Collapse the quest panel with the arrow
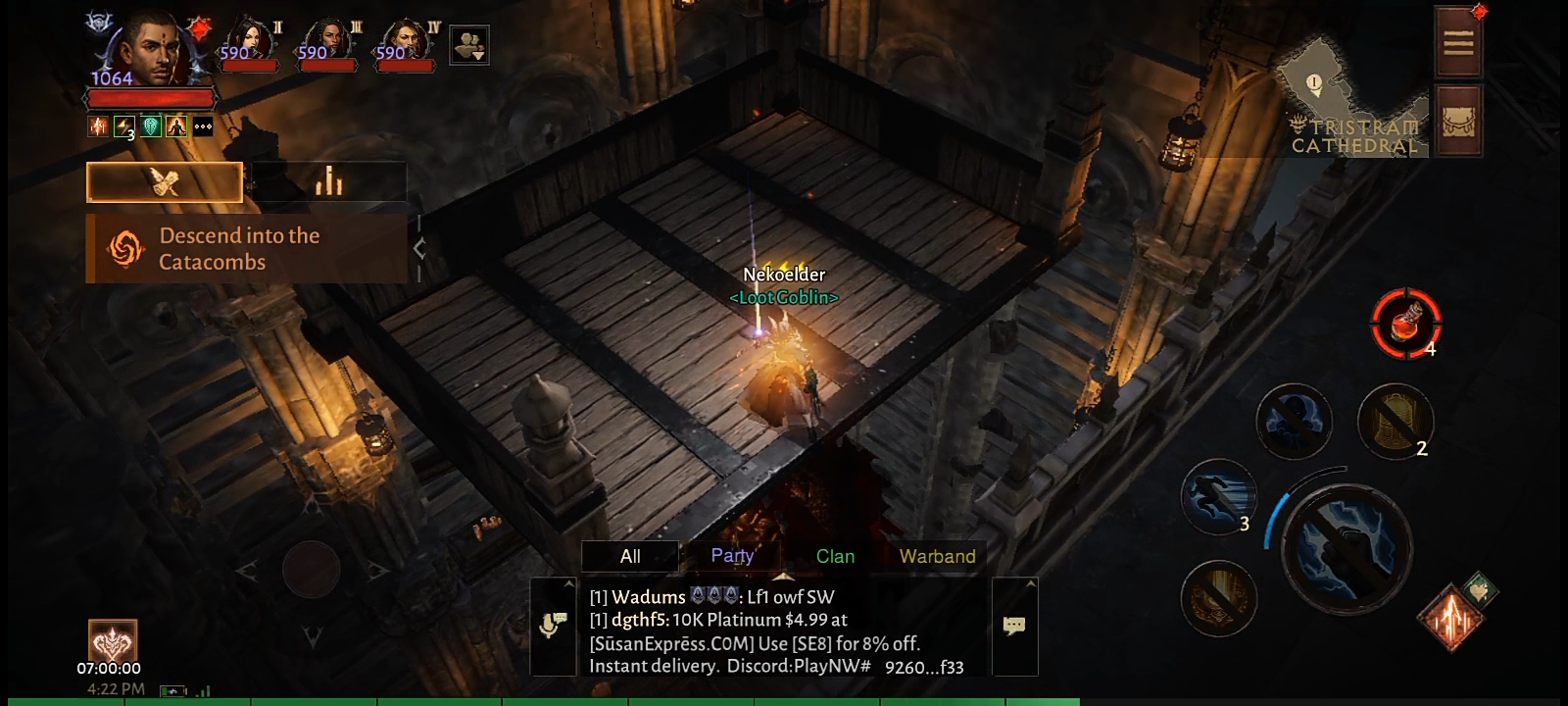1568x706 pixels. [x=419, y=249]
